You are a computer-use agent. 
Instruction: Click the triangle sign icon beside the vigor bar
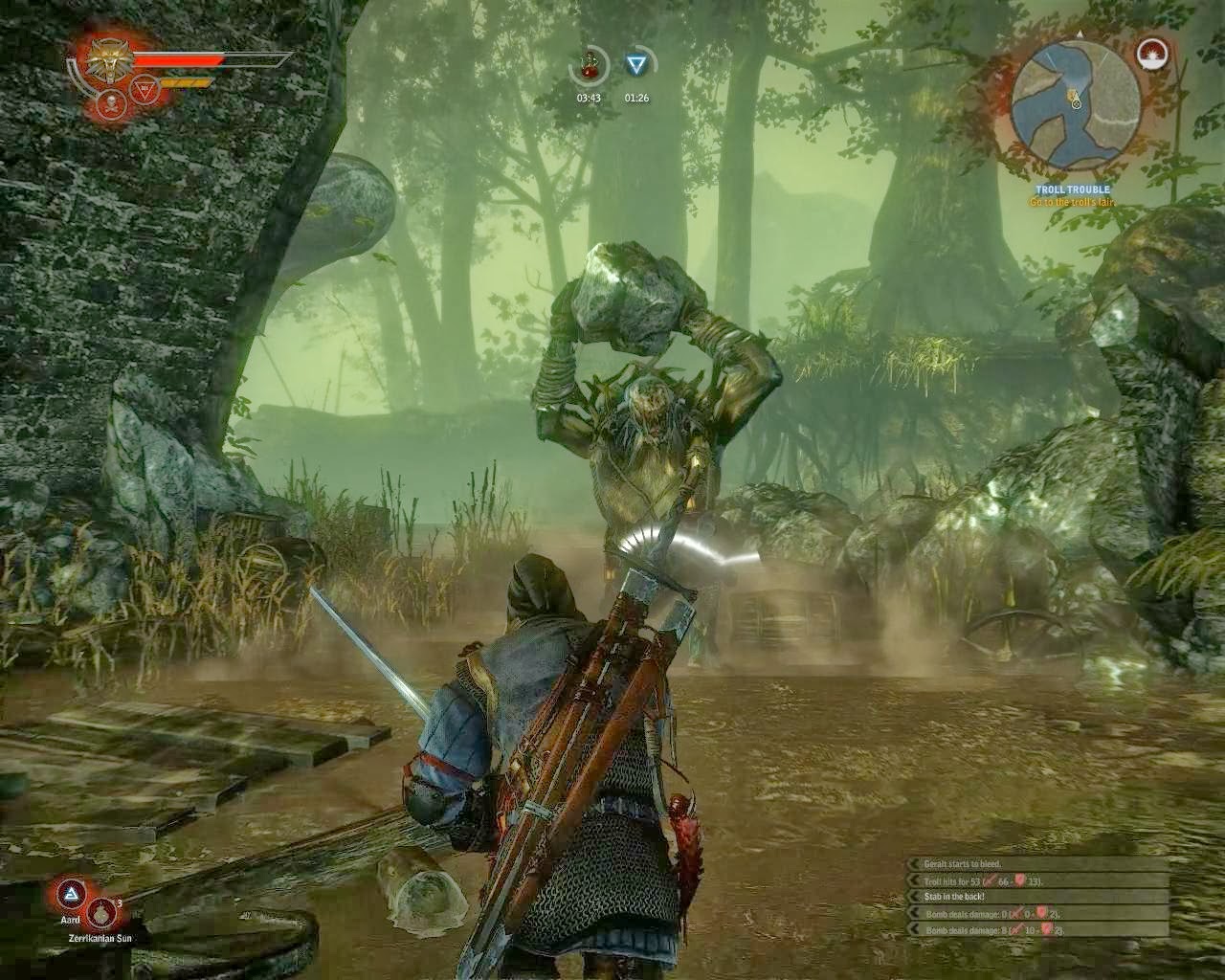(145, 88)
